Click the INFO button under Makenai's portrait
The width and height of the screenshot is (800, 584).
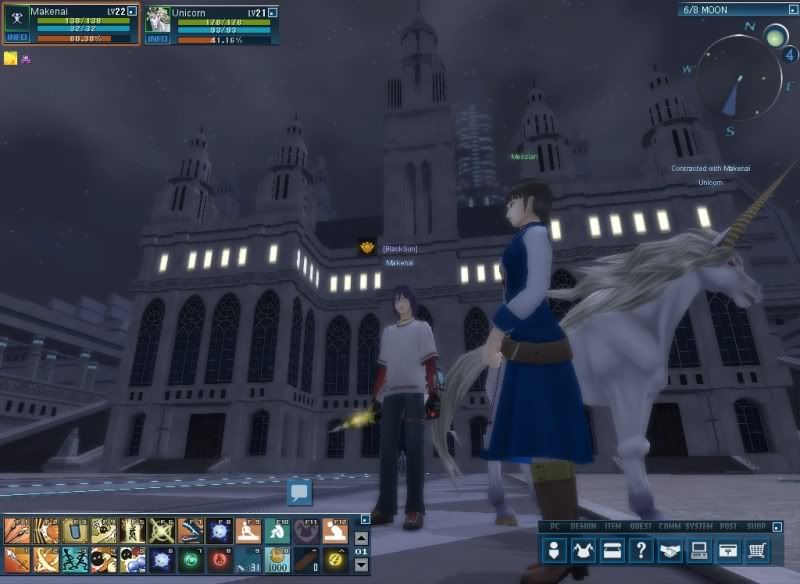14,38
